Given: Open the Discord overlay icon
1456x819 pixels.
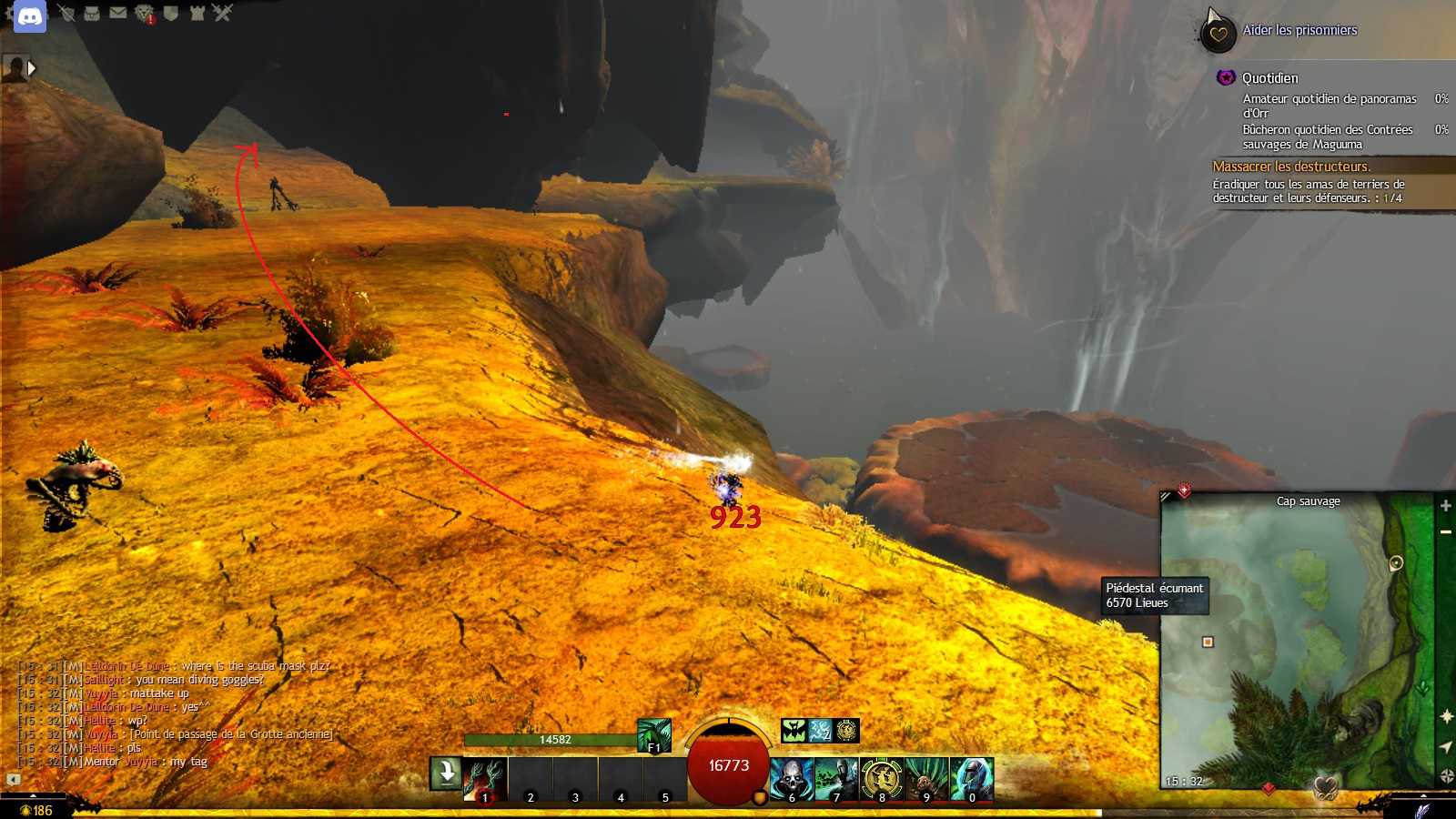Looking at the screenshot, I should [30, 16].
